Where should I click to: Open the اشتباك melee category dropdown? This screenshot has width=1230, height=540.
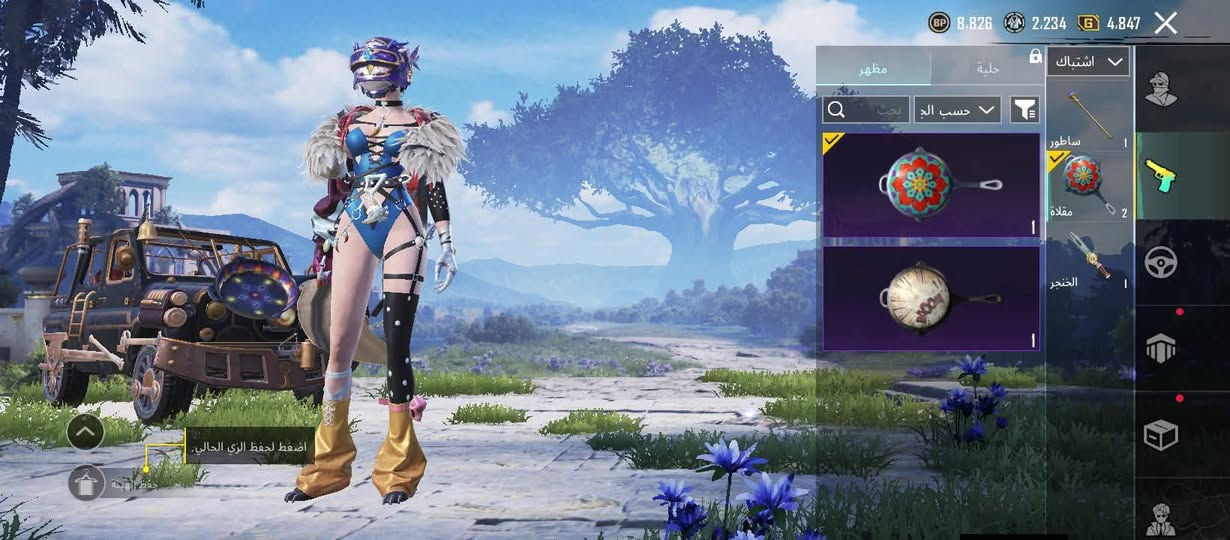click(x=1088, y=62)
